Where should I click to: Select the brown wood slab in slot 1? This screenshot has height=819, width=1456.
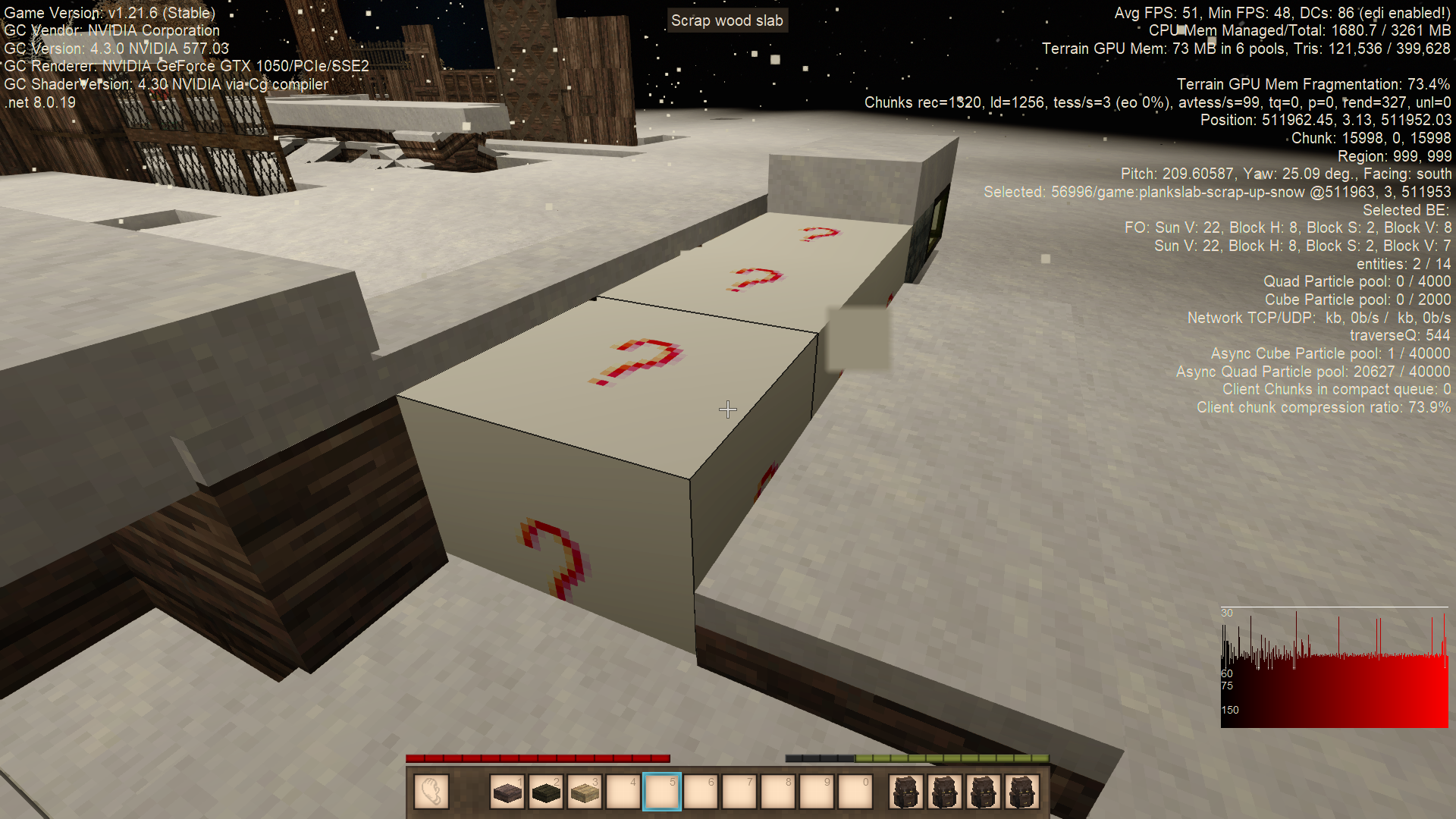507,792
